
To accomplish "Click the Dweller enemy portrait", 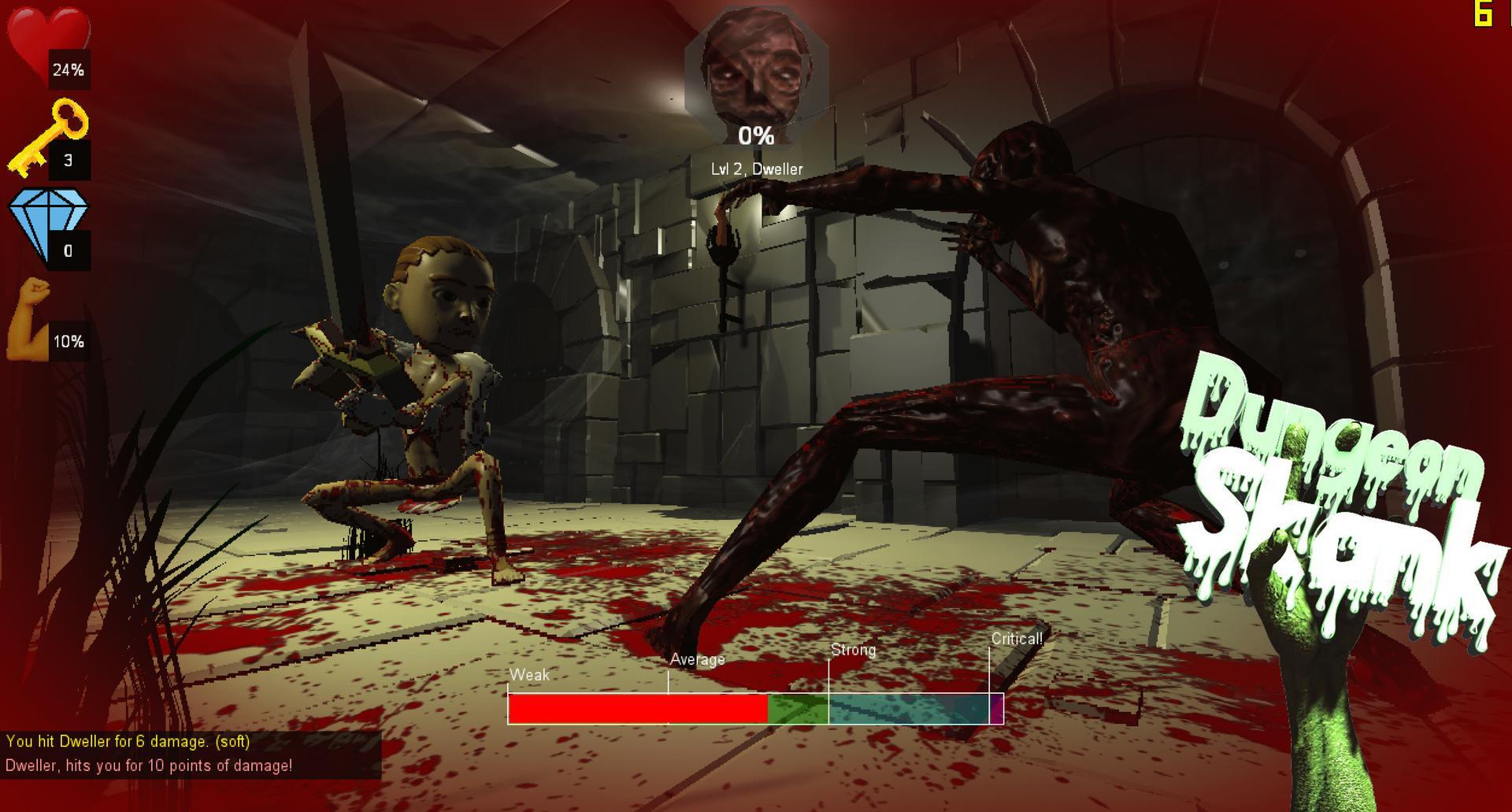I will 756,71.
